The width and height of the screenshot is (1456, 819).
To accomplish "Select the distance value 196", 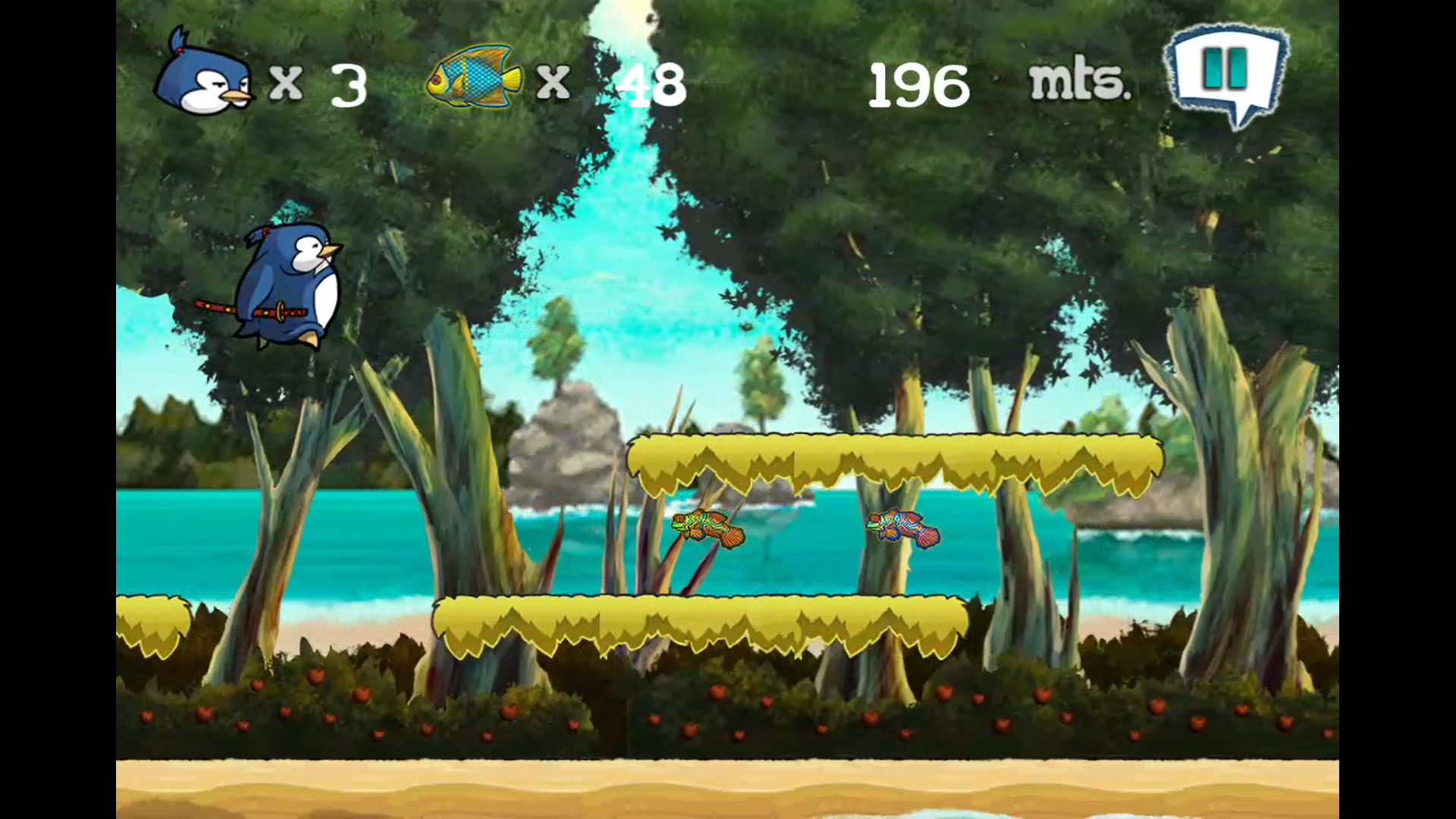I will pos(919,83).
